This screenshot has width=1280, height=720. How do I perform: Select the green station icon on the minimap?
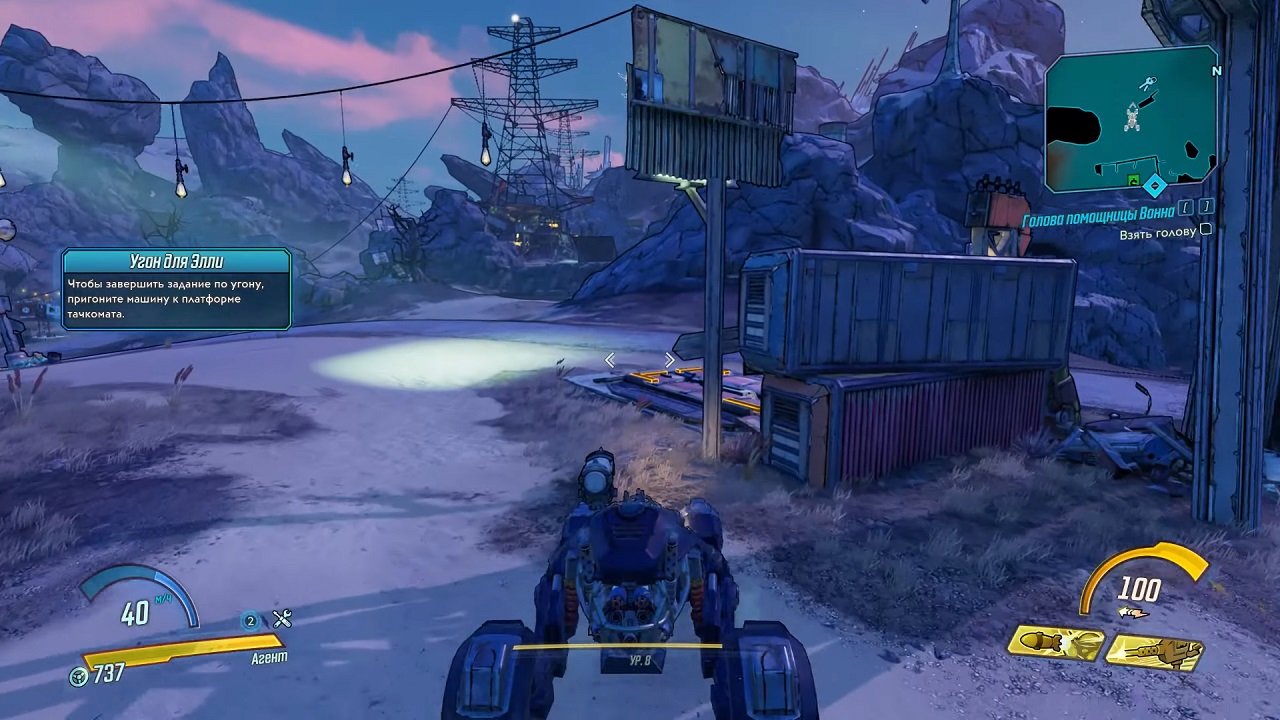pyautogui.click(x=1133, y=179)
